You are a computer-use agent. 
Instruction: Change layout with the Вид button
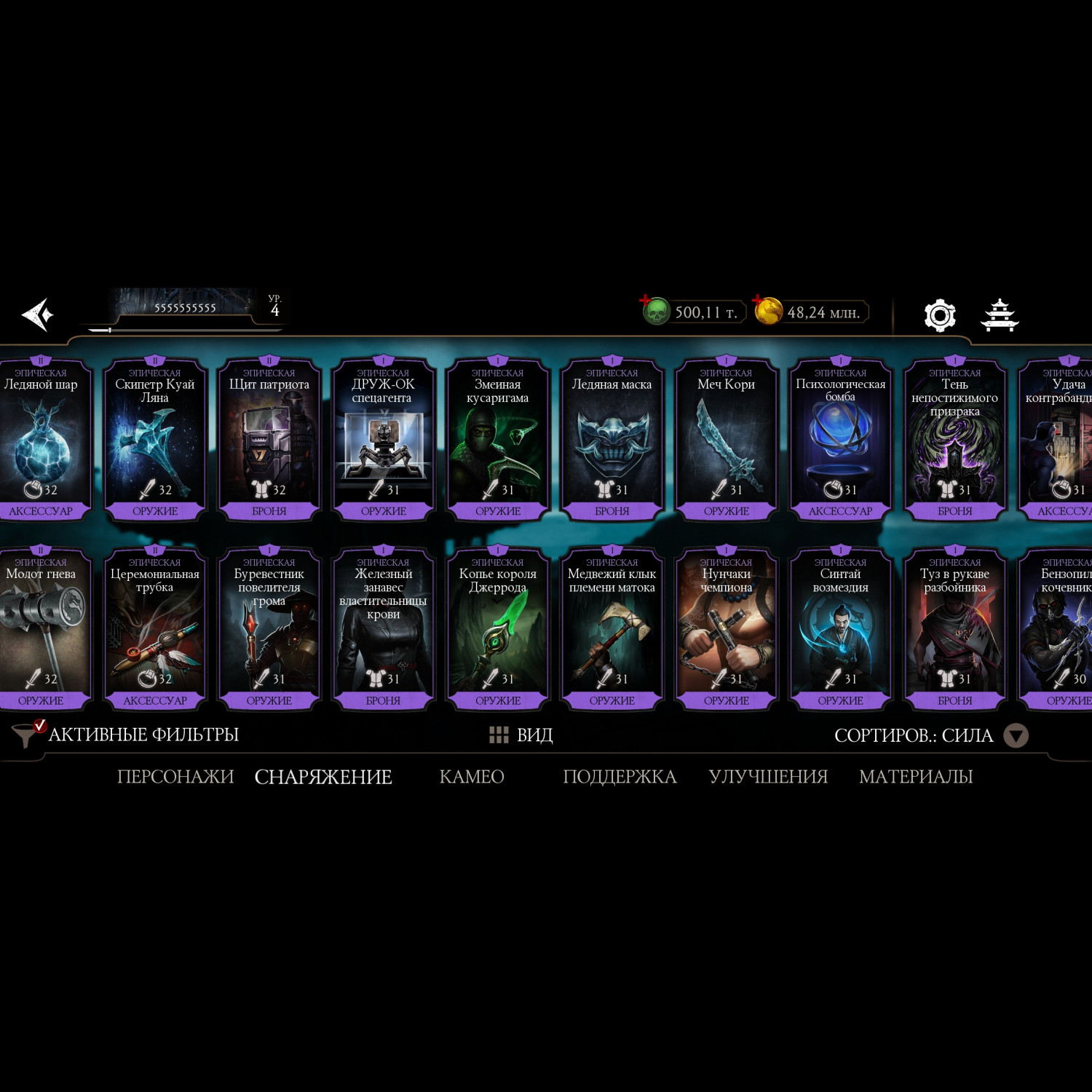[521, 735]
